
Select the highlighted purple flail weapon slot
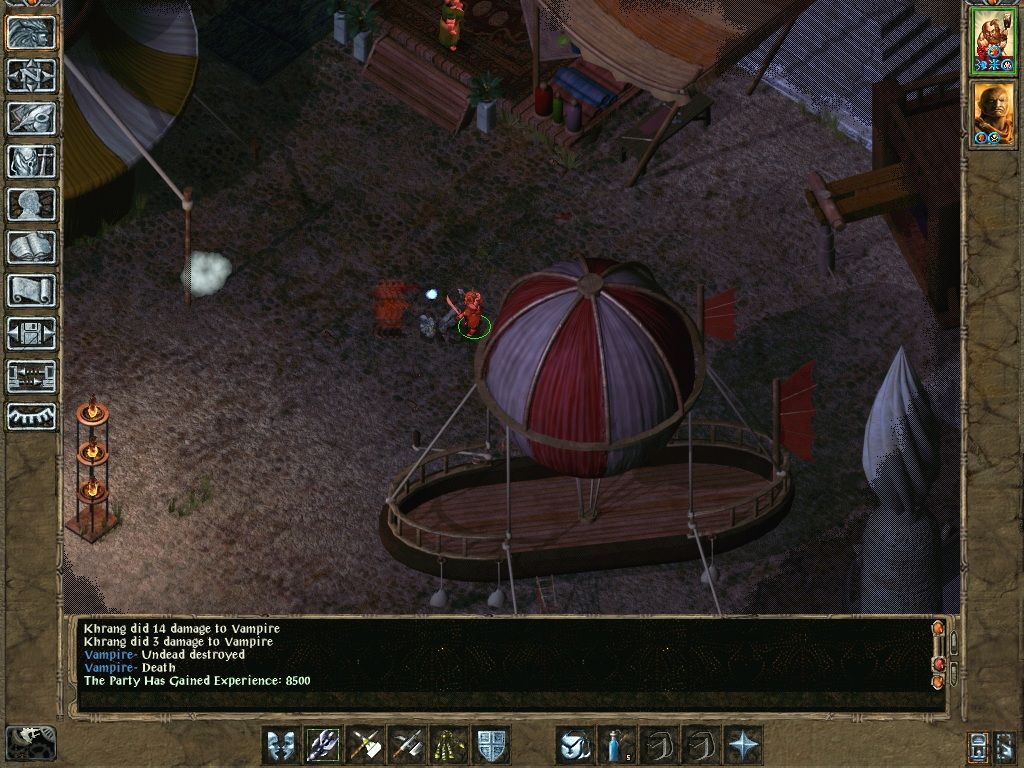point(323,745)
